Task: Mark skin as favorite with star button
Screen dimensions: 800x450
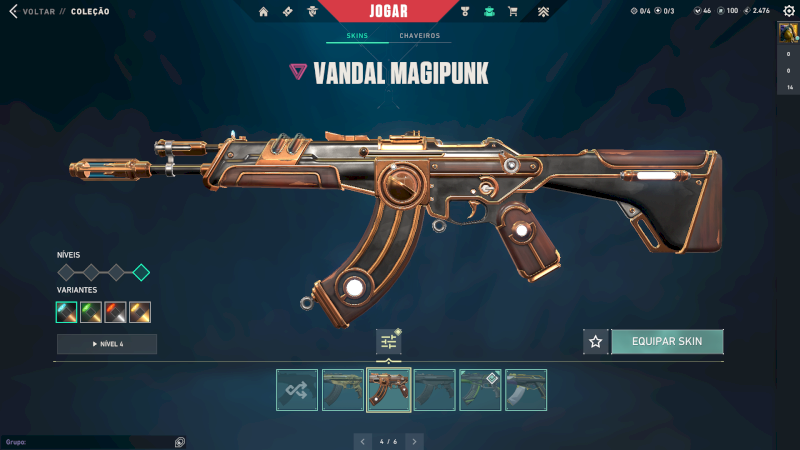Action: [x=596, y=342]
